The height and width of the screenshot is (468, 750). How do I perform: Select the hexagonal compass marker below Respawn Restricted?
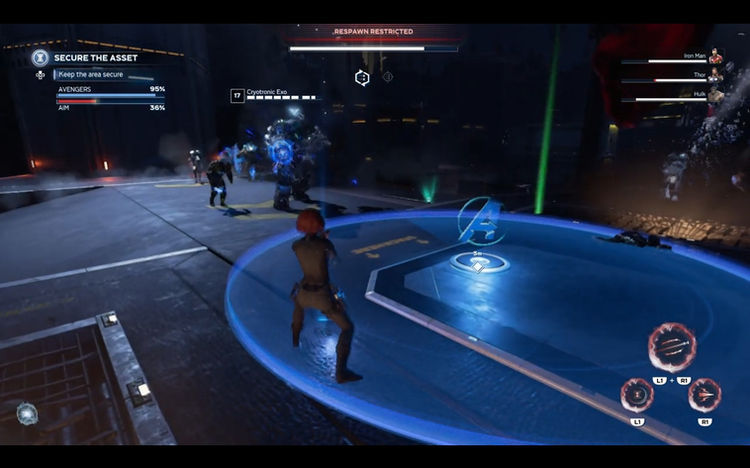tap(363, 77)
